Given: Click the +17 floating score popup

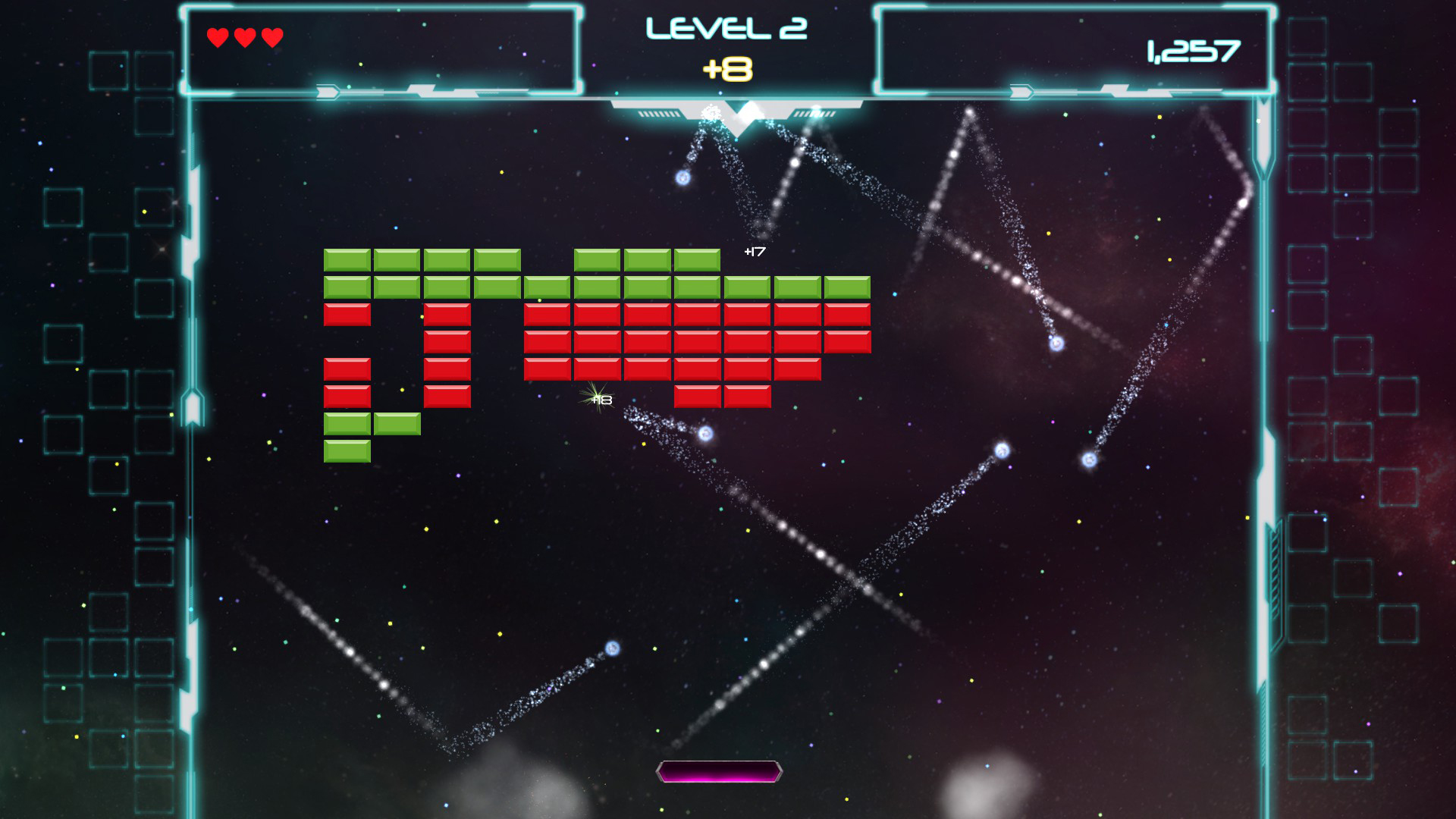Looking at the screenshot, I should (x=754, y=250).
